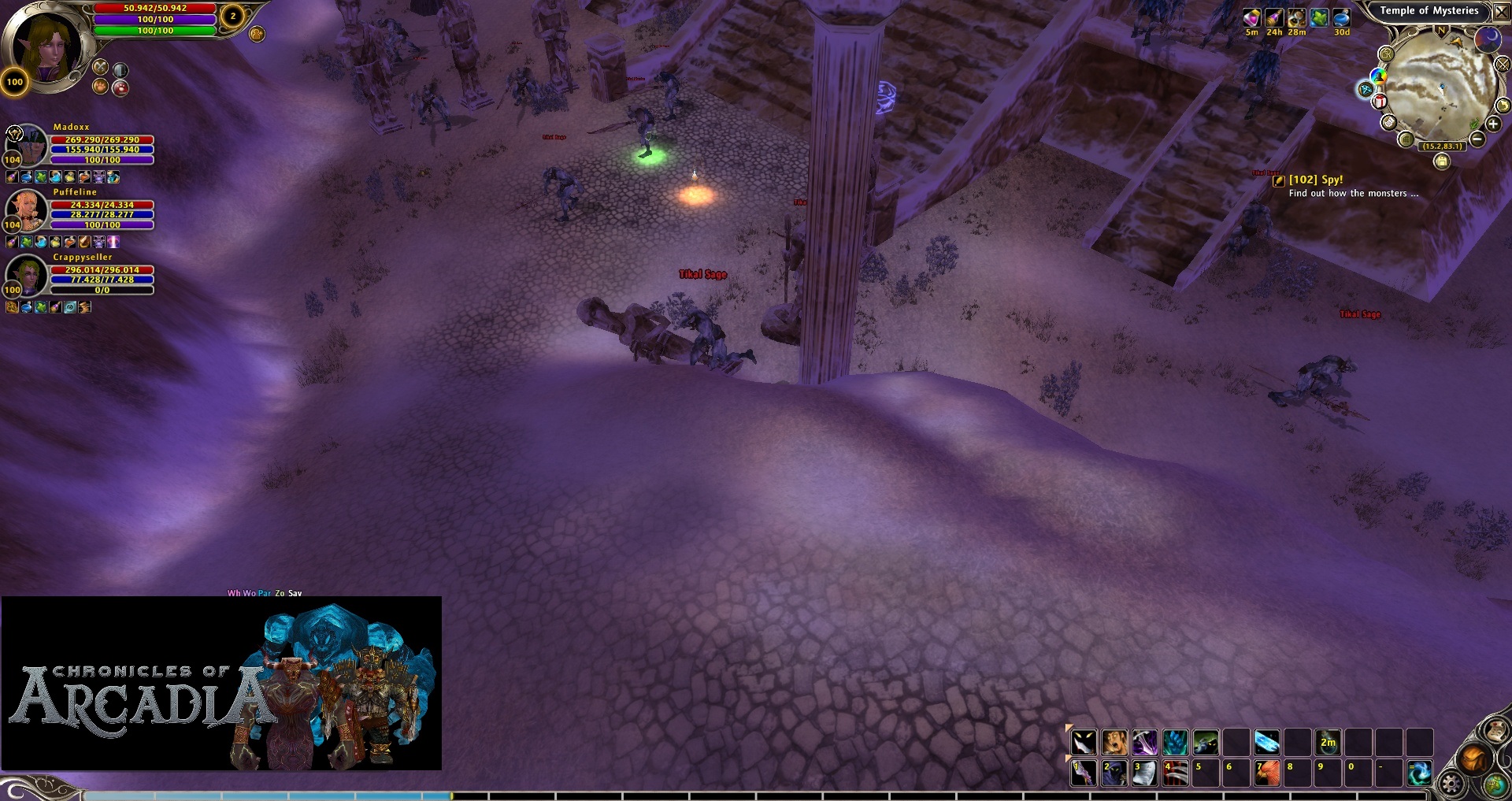Open the gift box icon beside the minimap
The height and width of the screenshot is (801, 1512).
1380,101
